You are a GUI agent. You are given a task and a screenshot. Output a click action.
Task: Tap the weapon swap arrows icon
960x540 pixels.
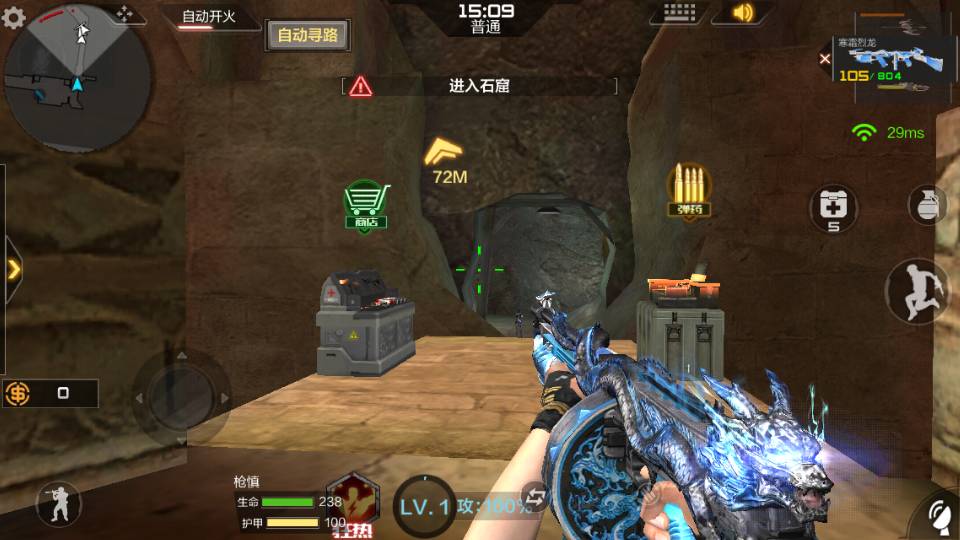point(537,497)
